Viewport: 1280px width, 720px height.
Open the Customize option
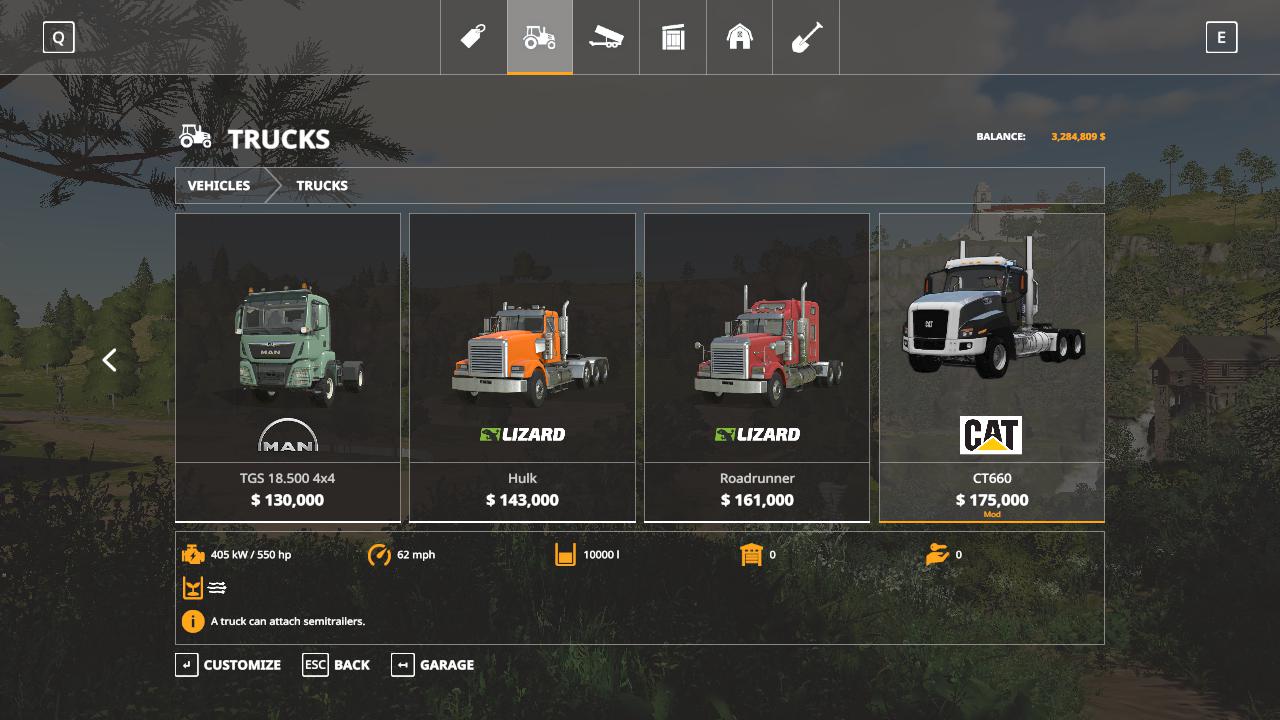point(229,665)
